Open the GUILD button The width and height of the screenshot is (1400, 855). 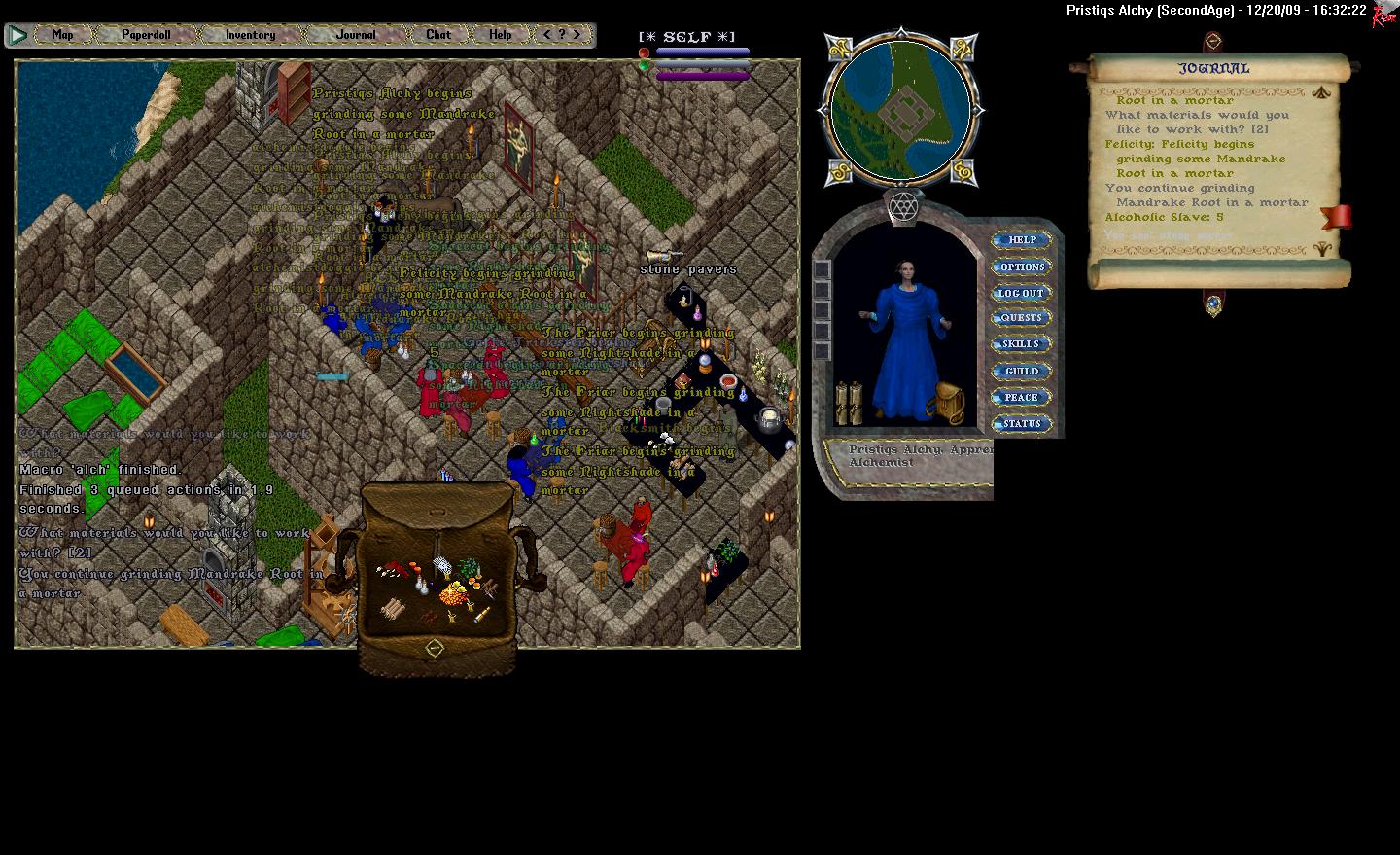(x=1022, y=371)
